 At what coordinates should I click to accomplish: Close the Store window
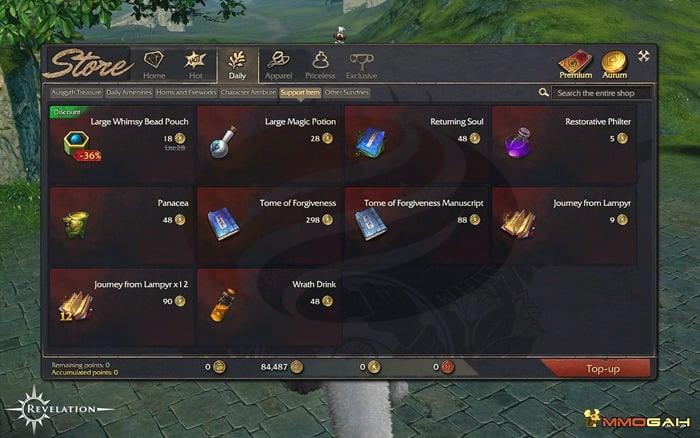coord(643,56)
